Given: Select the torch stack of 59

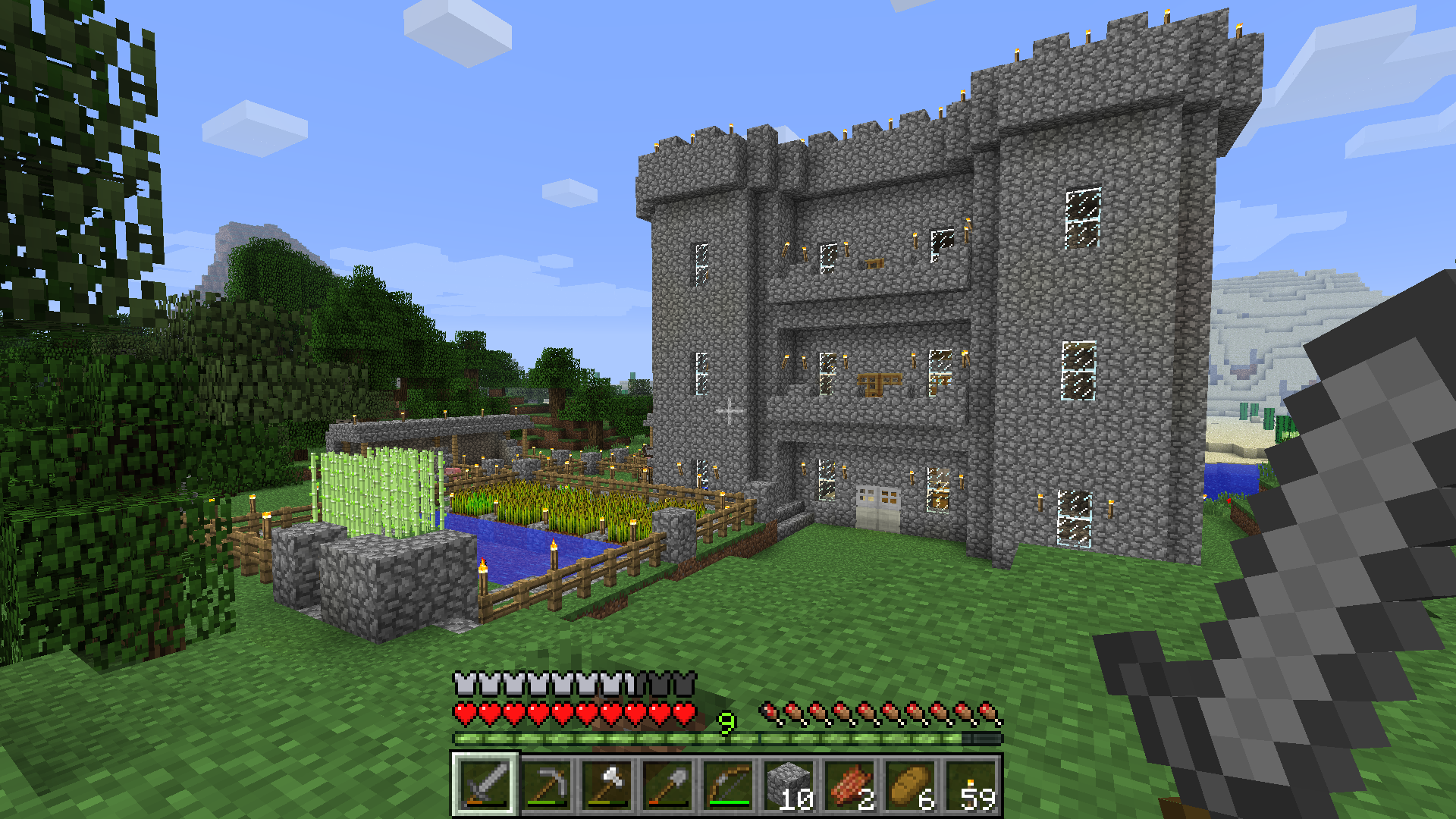Looking at the screenshot, I should [971, 784].
